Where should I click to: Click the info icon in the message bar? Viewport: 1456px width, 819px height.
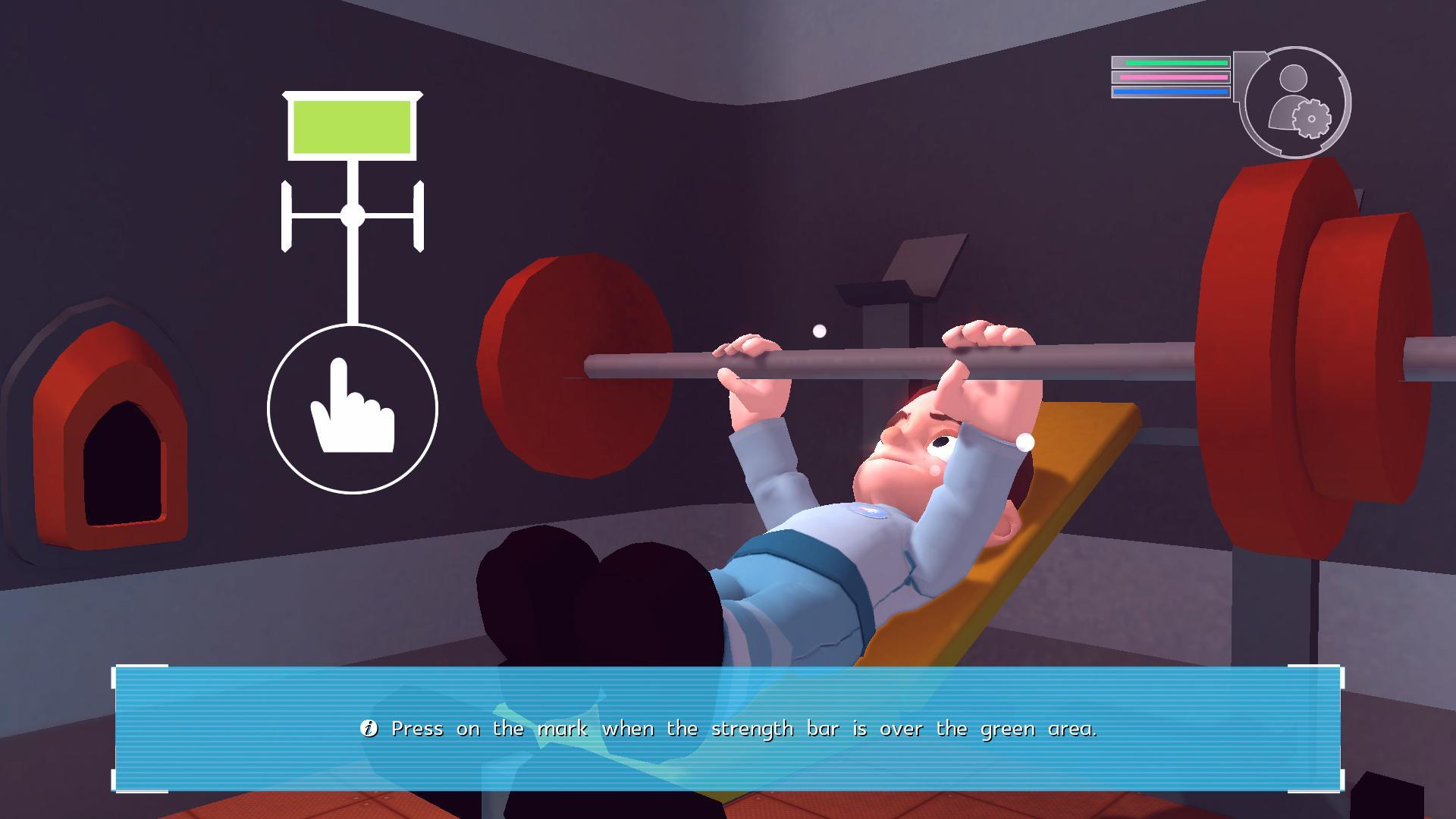[369, 728]
